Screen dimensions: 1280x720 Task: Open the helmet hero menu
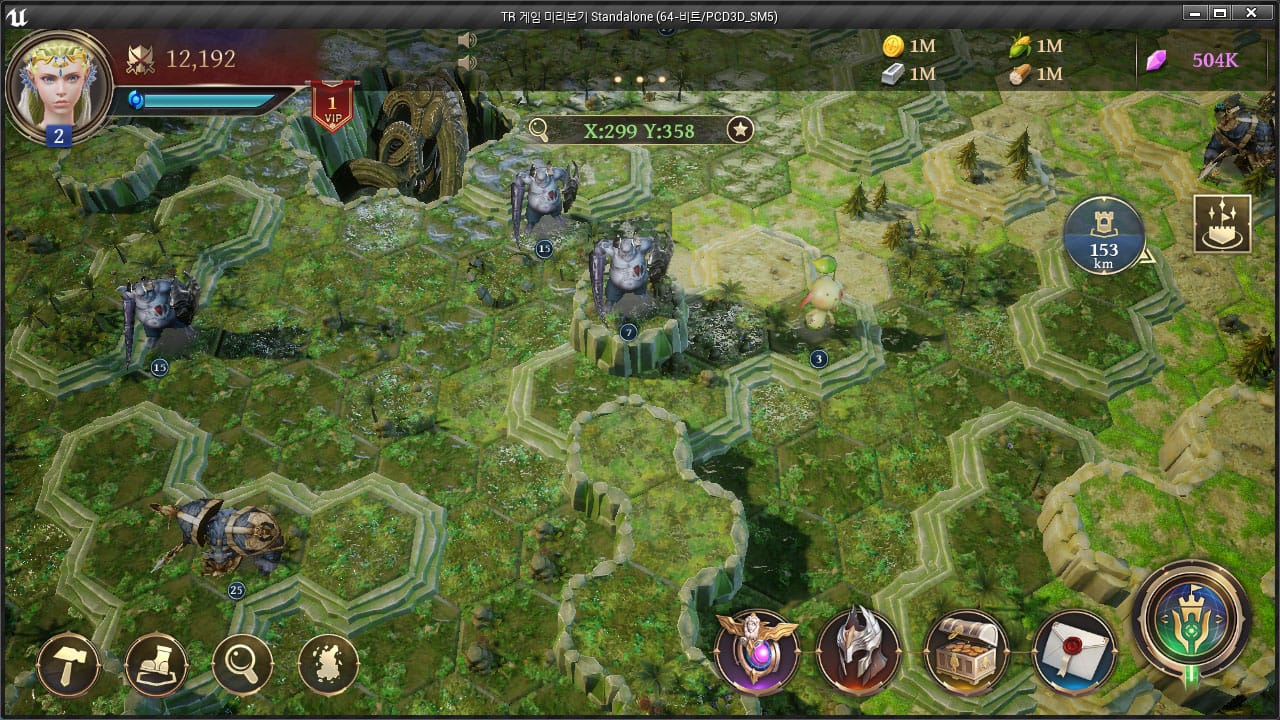click(x=859, y=651)
